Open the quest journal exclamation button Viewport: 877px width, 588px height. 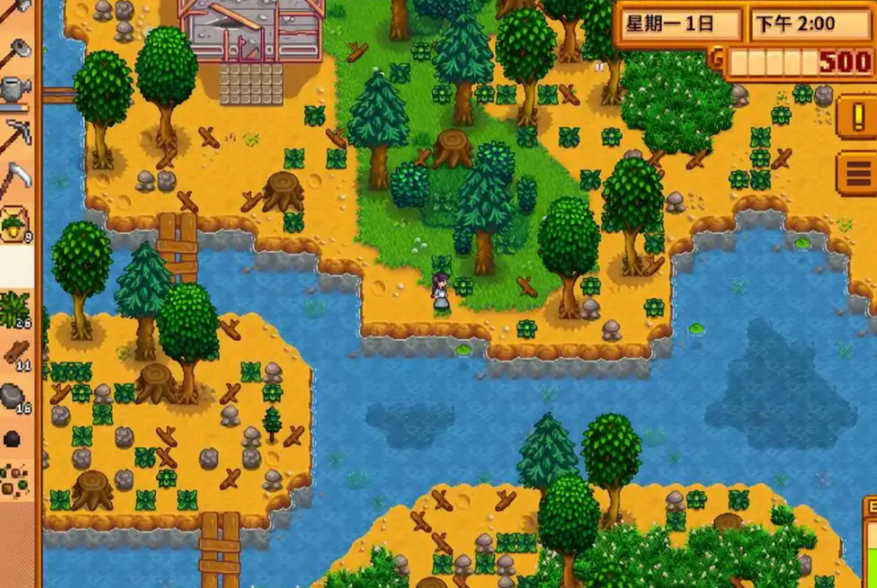tap(856, 117)
